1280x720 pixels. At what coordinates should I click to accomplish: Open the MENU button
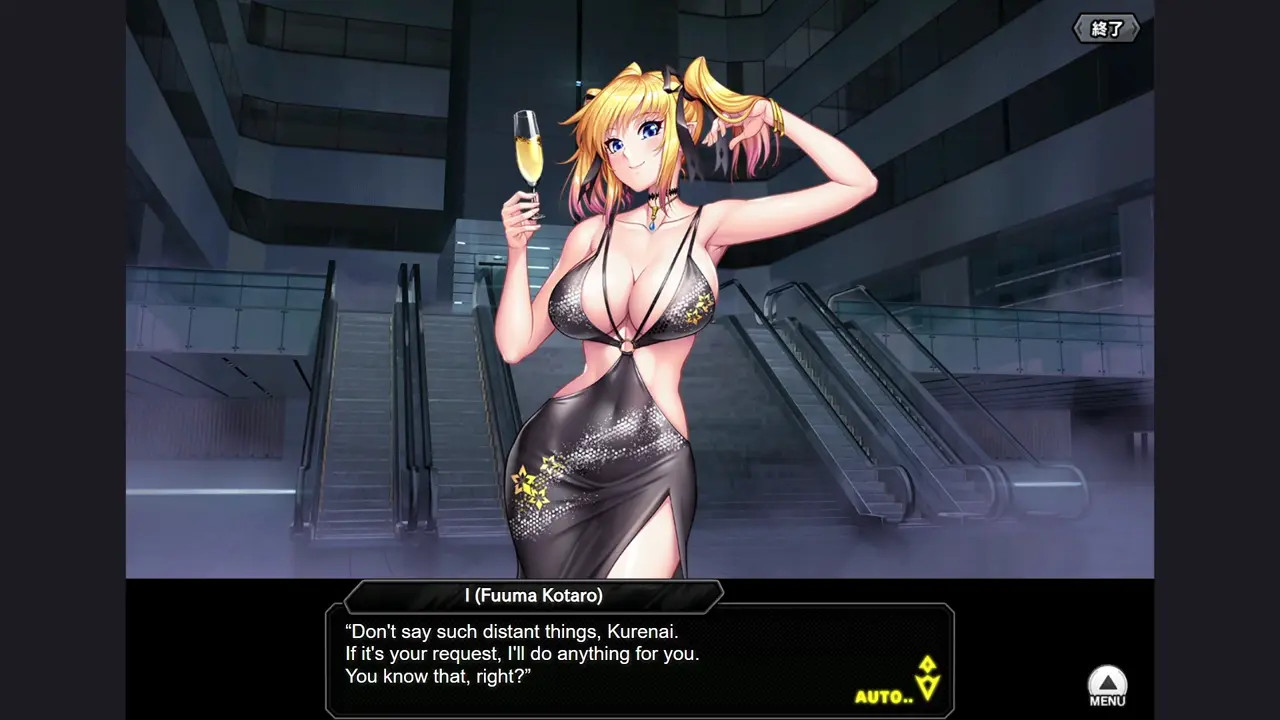click(x=1107, y=687)
